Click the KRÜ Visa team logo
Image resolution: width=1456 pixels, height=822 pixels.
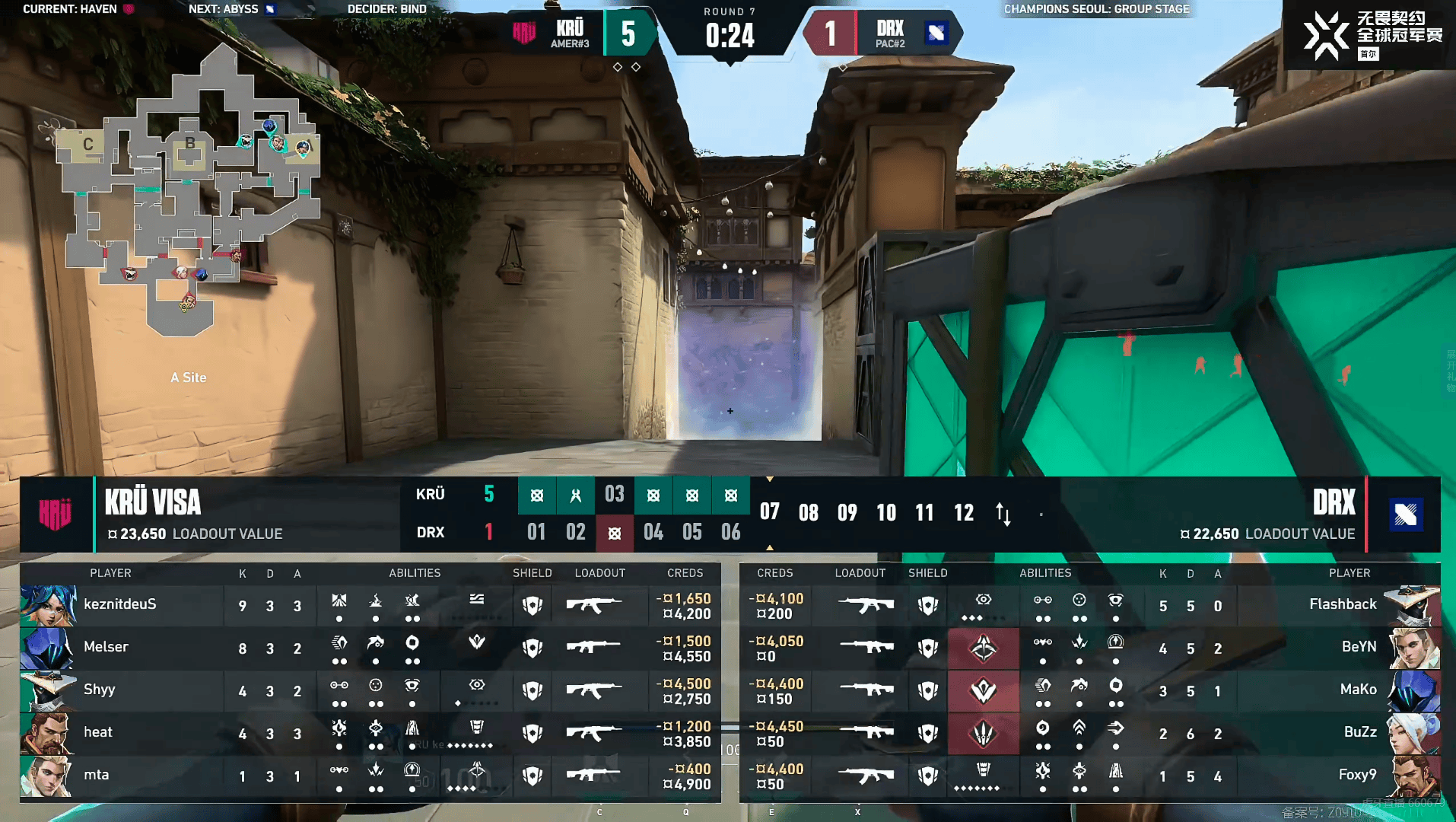(56, 515)
